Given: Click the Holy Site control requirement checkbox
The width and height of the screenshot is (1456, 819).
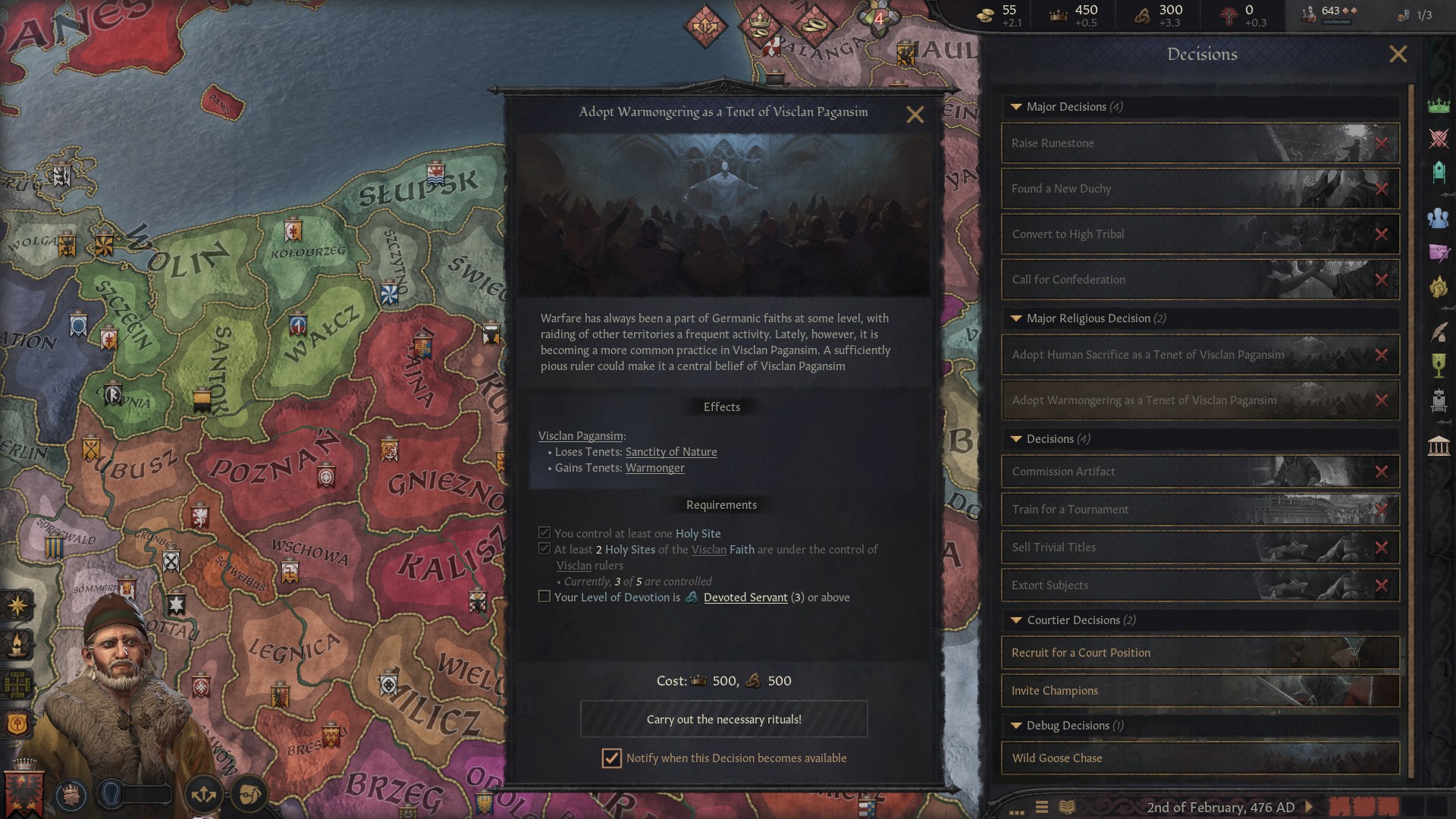Looking at the screenshot, I should [x=544, y=533].
